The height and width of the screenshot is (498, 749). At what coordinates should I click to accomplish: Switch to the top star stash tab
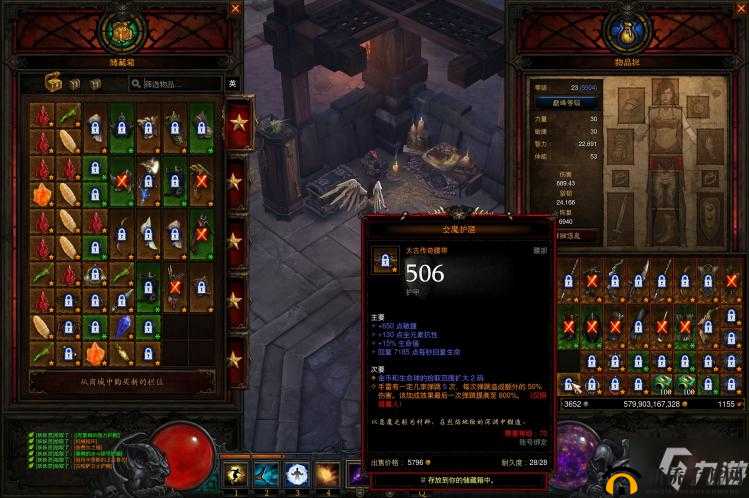pyautogui.click(x=238, y=124)
